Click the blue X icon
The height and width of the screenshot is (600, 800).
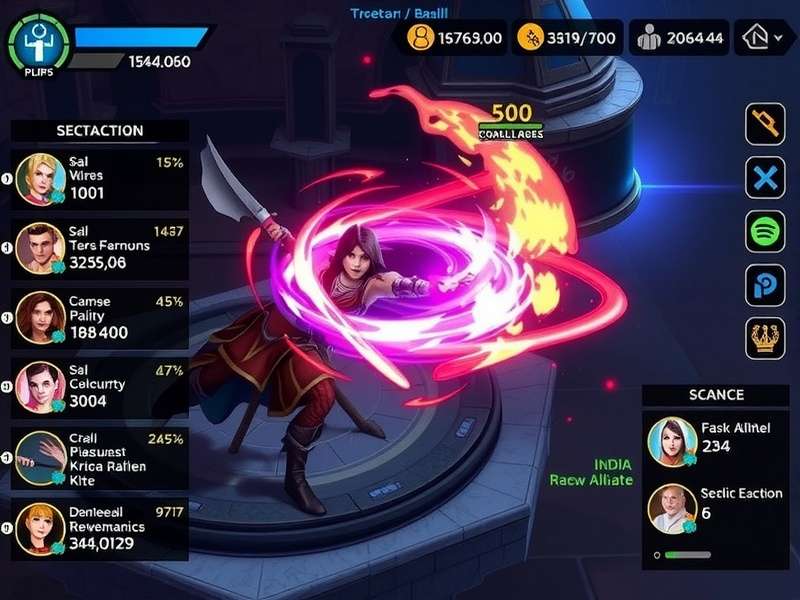[766, 179]
